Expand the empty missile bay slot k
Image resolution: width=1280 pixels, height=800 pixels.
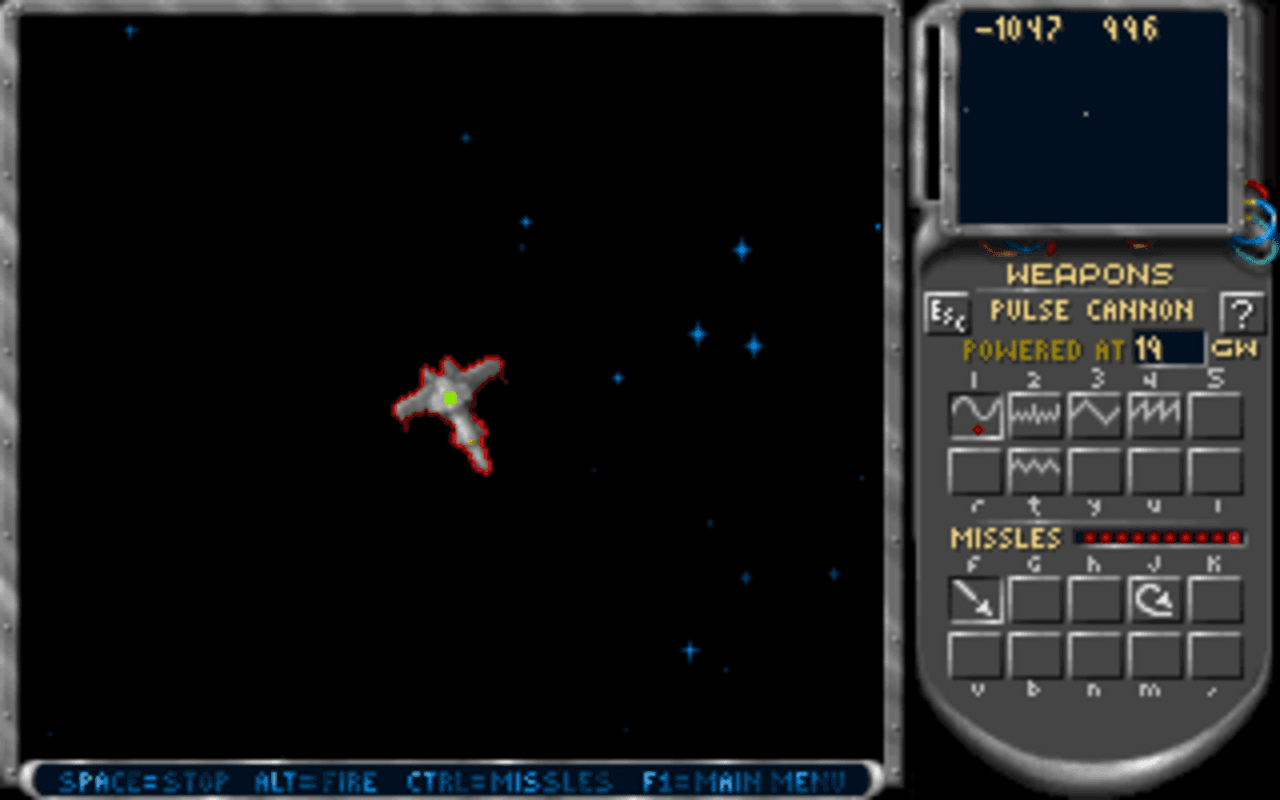coord(1214,600)
